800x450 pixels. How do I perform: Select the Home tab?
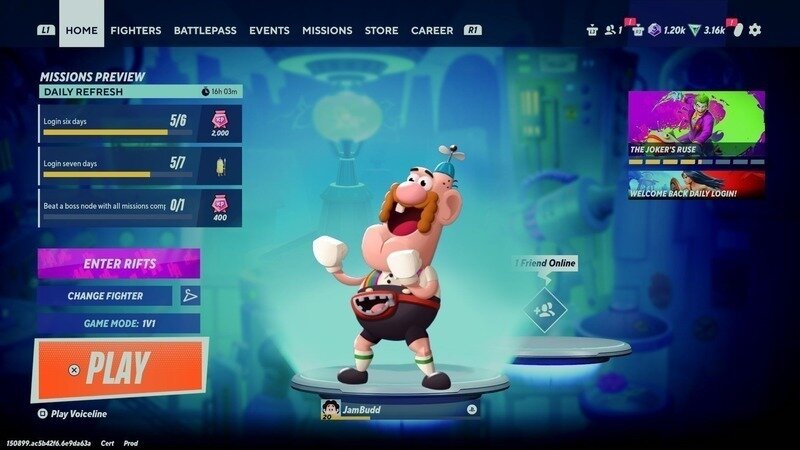81,30
